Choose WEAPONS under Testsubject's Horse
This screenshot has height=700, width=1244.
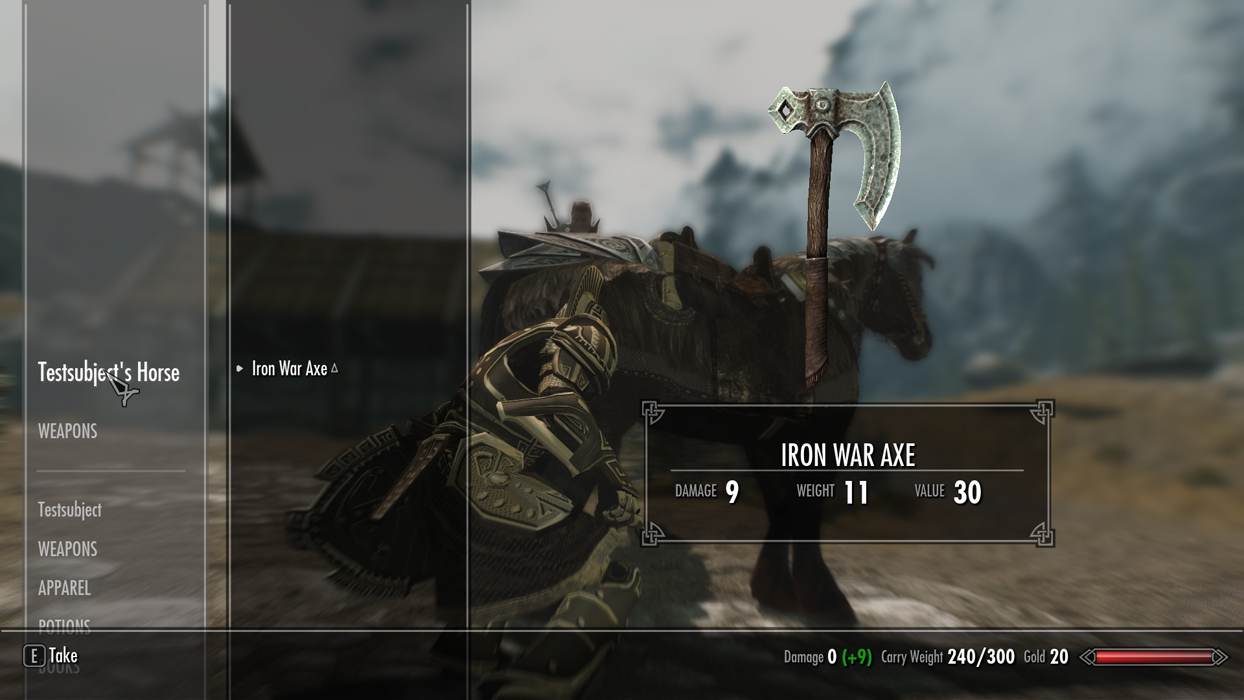coord(67,431)
